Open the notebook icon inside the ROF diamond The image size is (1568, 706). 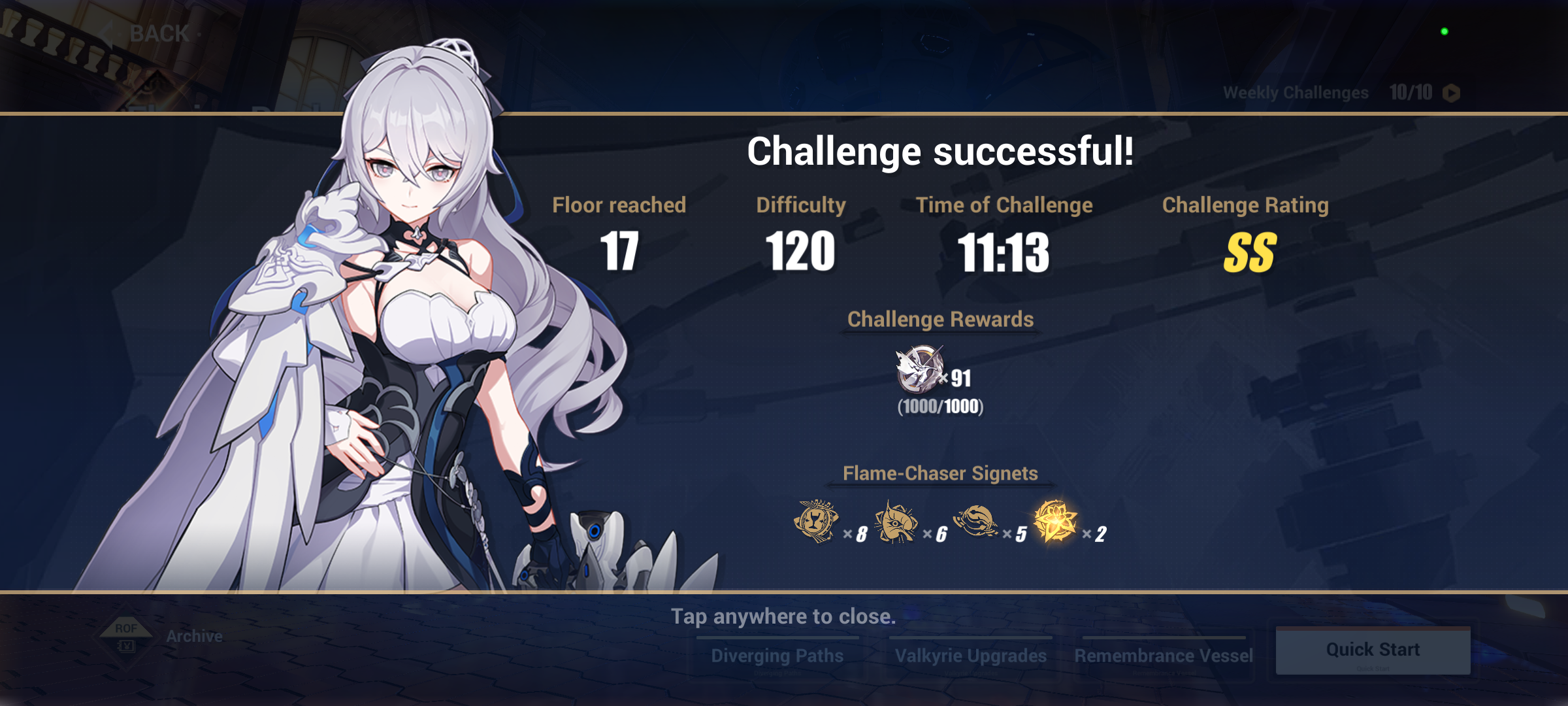[x=128, y=647]
